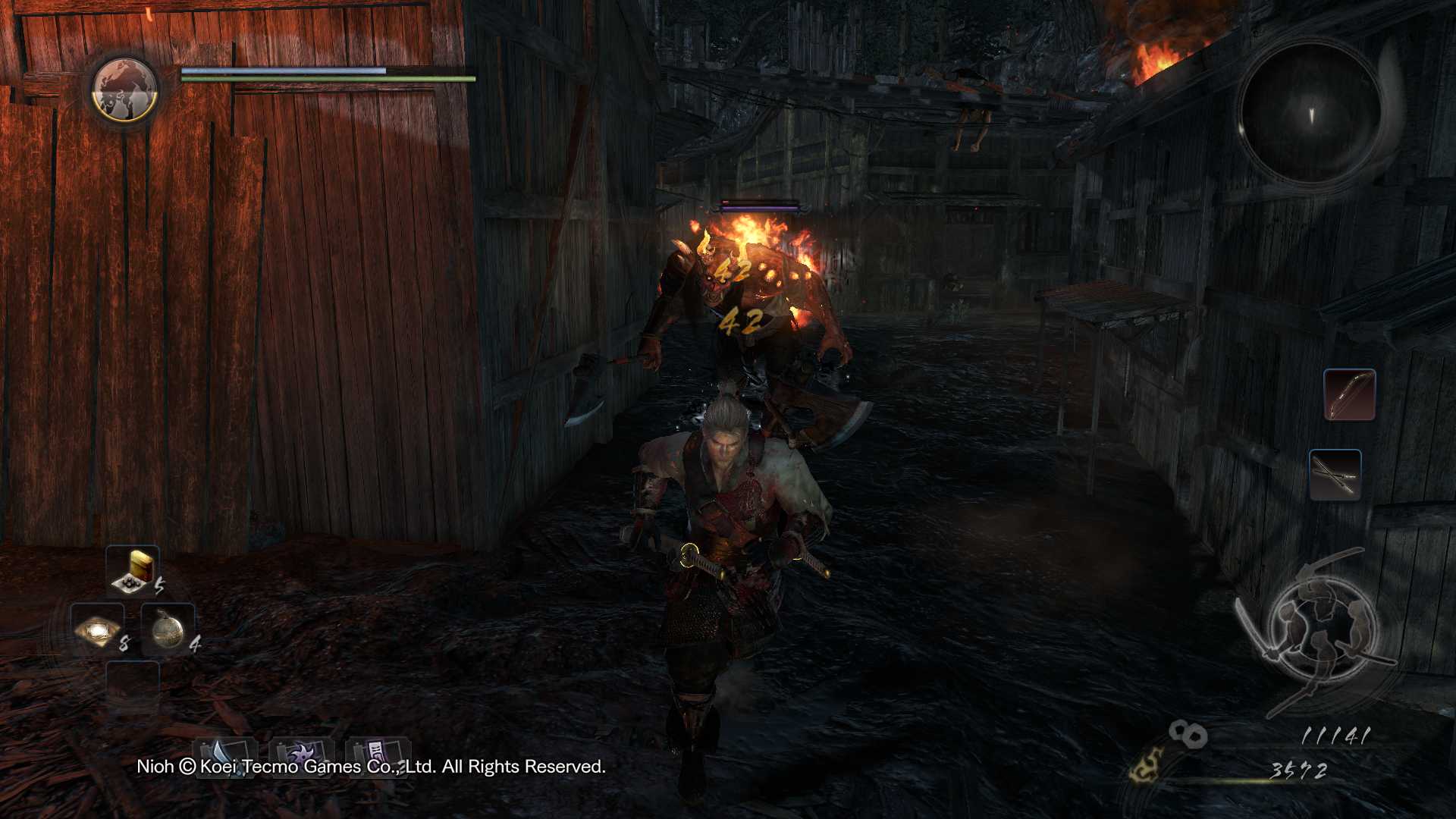
Task: Click the gold gourd icon near the currency total
Action: click(1147, 767)
